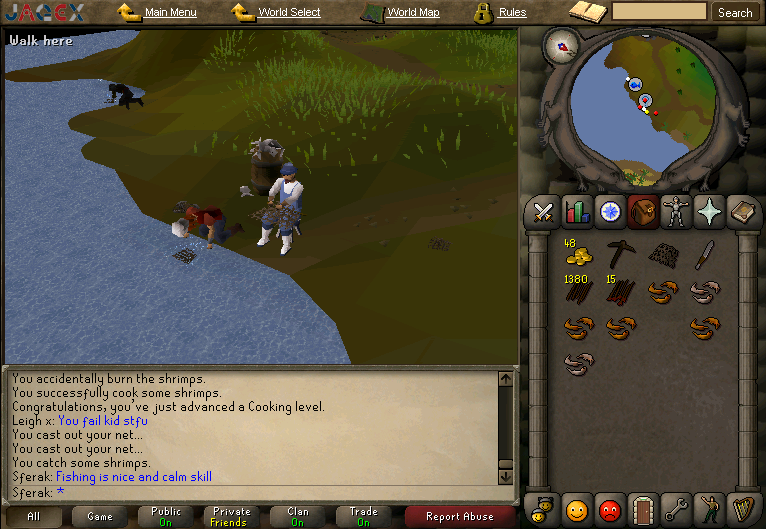Go to World Select

click(x=289, y=13)
